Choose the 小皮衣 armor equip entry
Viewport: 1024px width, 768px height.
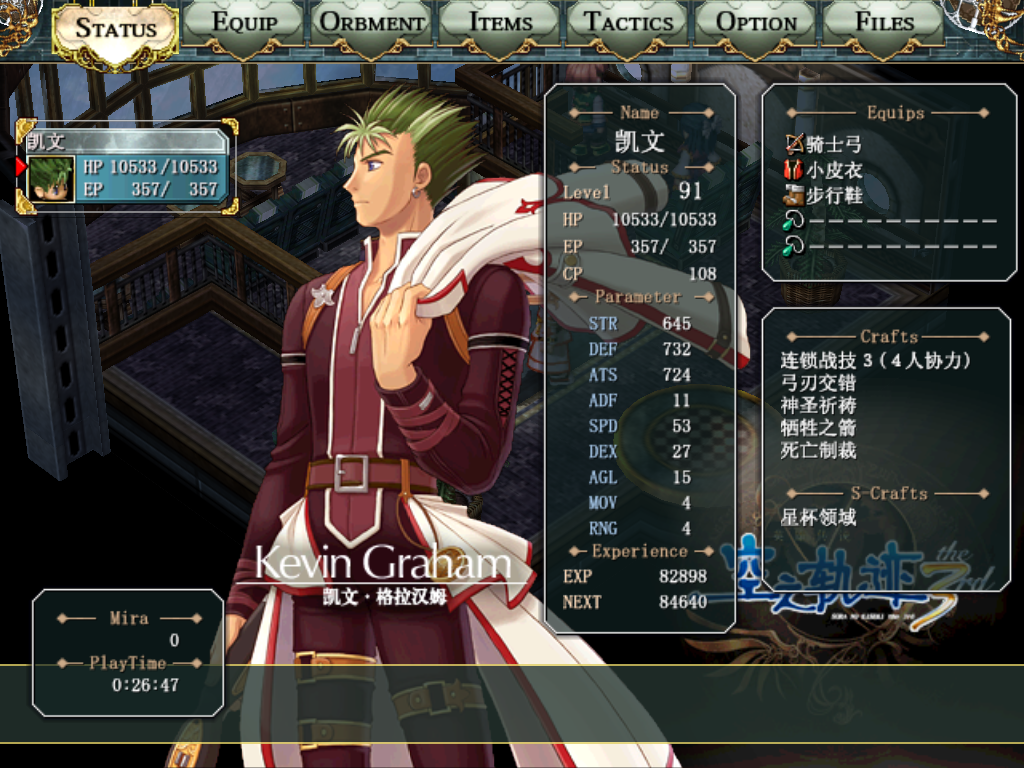pos(824,171)
